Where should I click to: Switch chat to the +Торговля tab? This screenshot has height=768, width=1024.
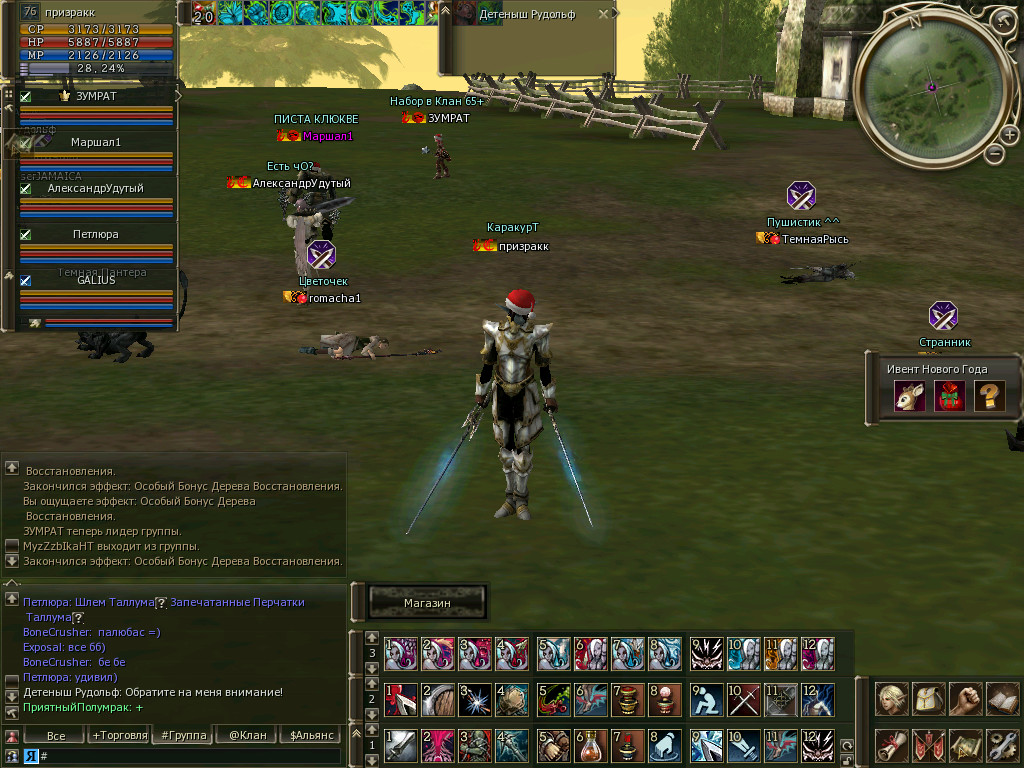click(x=119, y=735)
